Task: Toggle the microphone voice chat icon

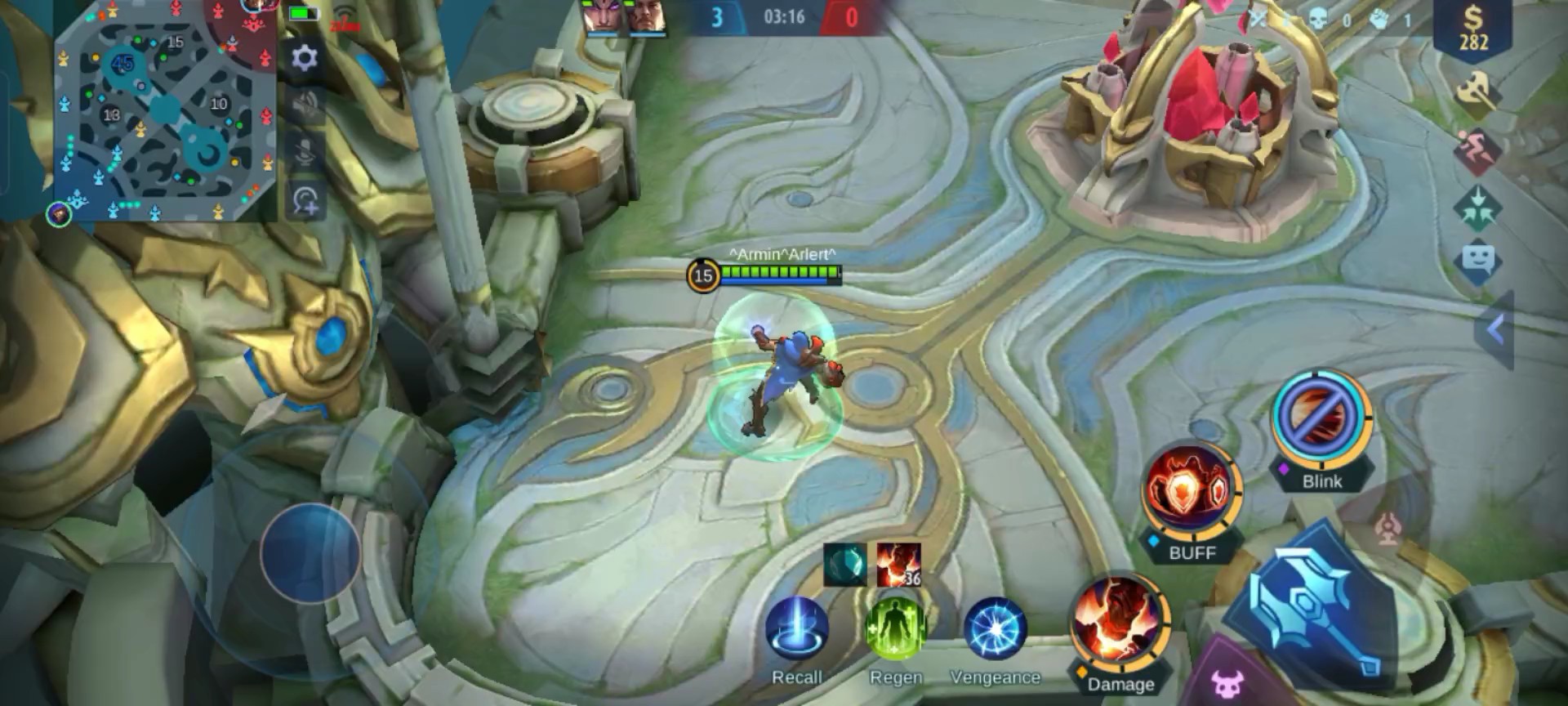Action: (x=305, y=152)
